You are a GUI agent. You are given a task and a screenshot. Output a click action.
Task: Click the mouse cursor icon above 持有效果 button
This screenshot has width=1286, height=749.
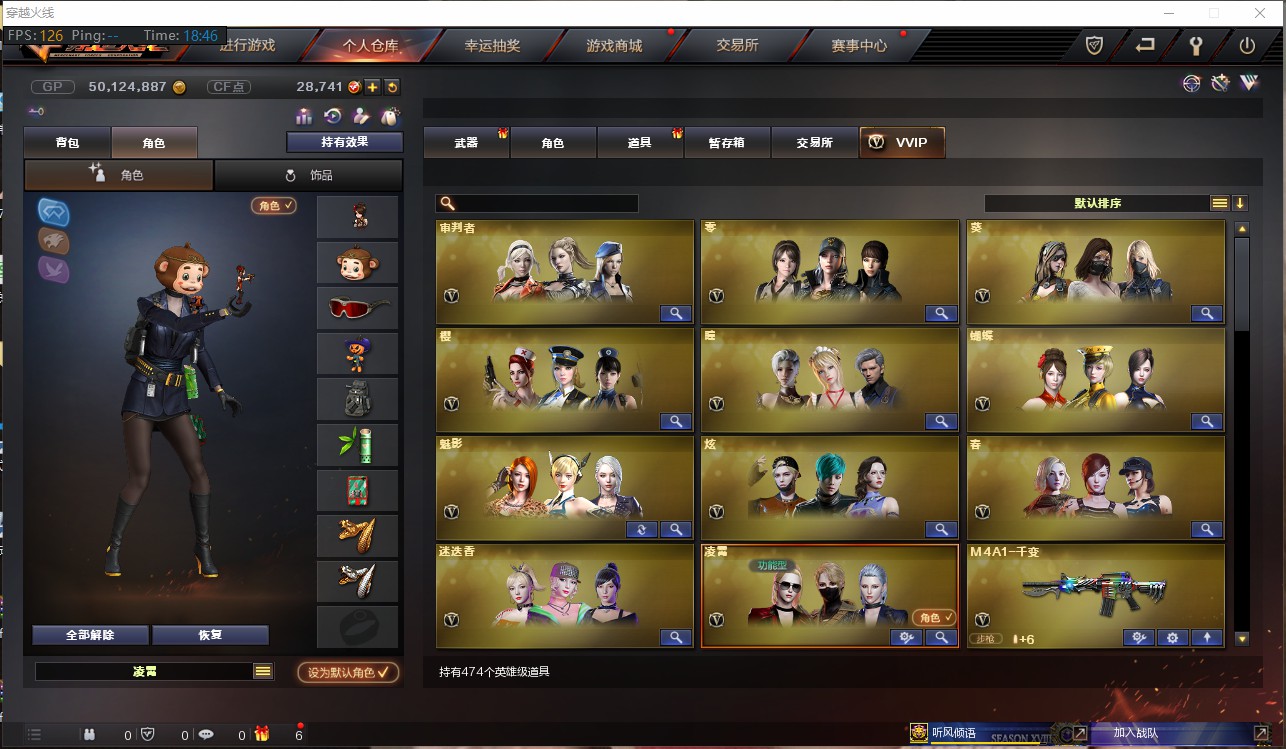(392, 118)
